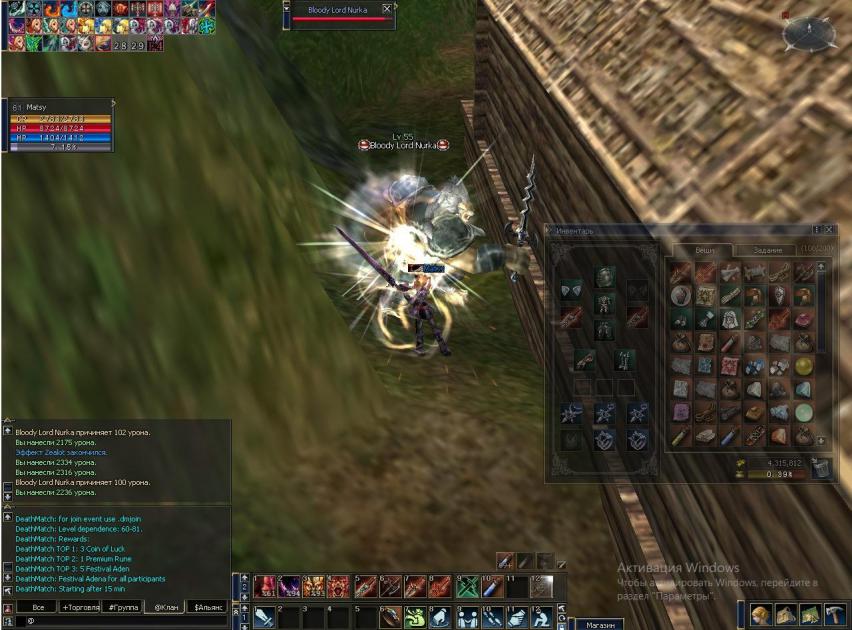Select the Вещи inventory tab

(702, 250)
